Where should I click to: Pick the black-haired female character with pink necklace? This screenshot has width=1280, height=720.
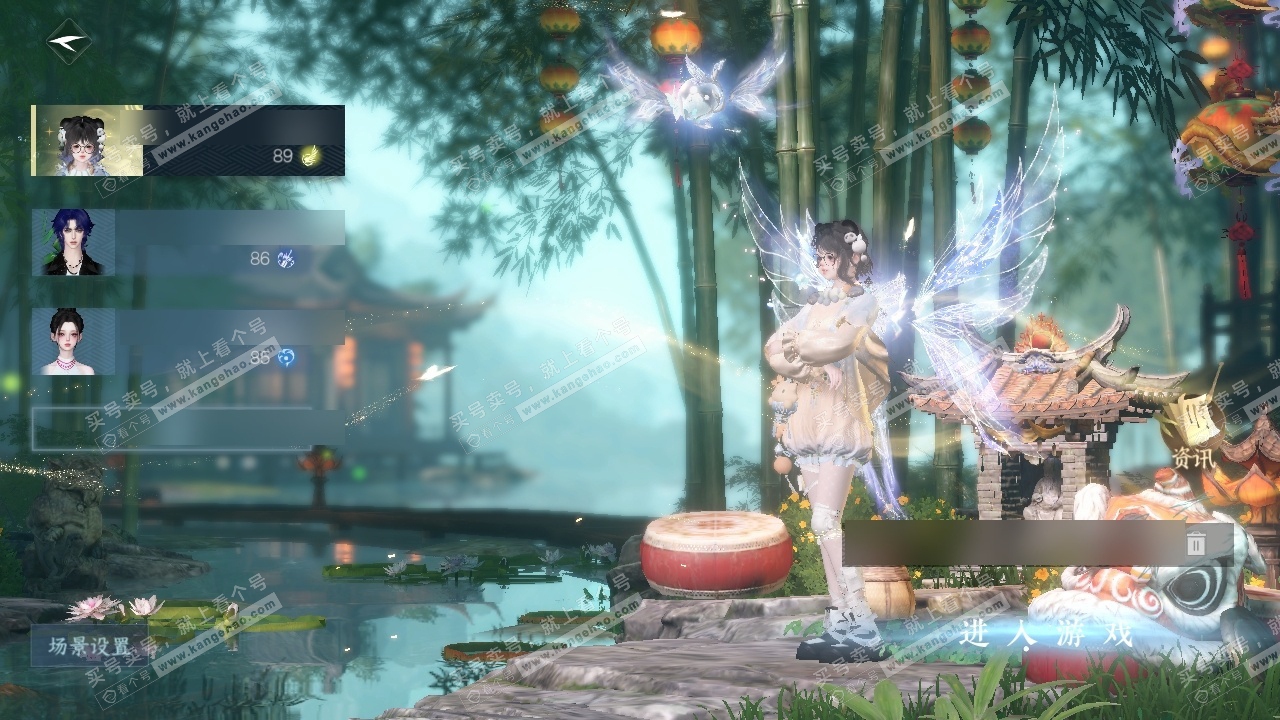point(188,341)
